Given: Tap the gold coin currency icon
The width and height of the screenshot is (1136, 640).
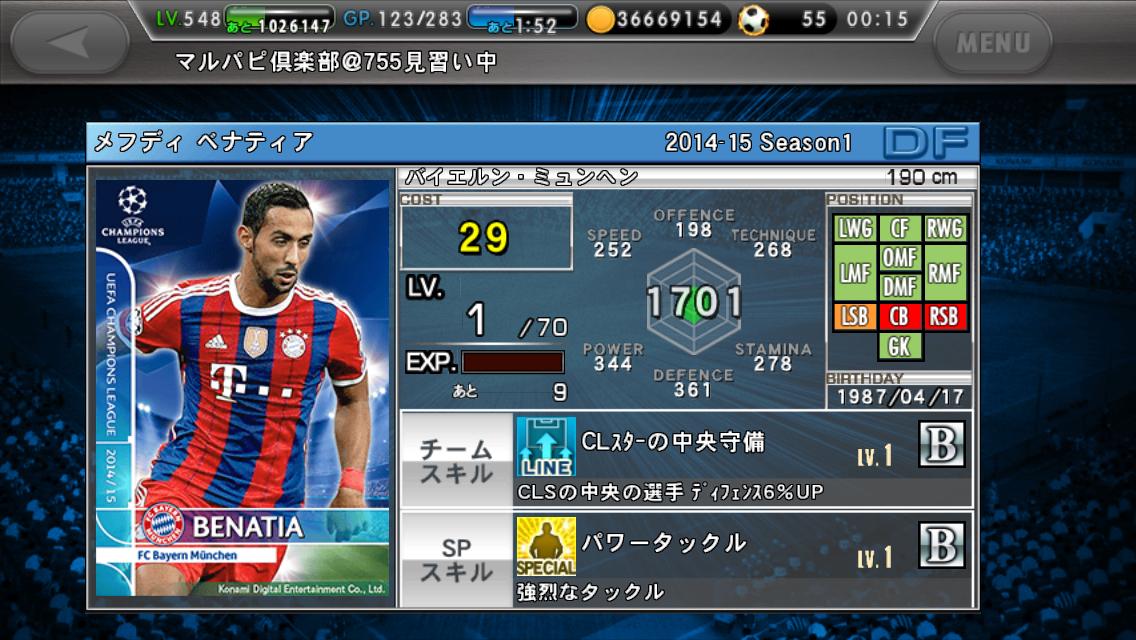Looking at the screenshot, I should (x=600, y=19).
